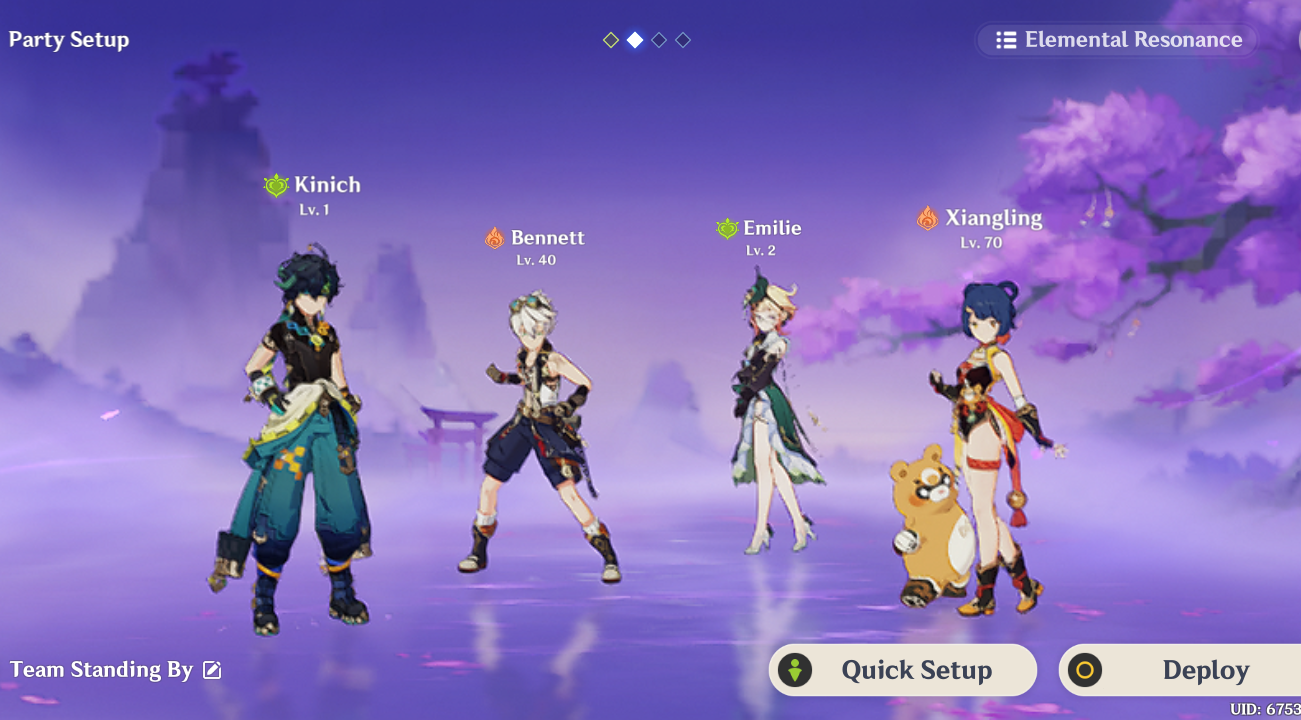Click the yellow ring icon on Deploy button
Viewport: 1301px width, 720px height.
(x=1084, y=669)
